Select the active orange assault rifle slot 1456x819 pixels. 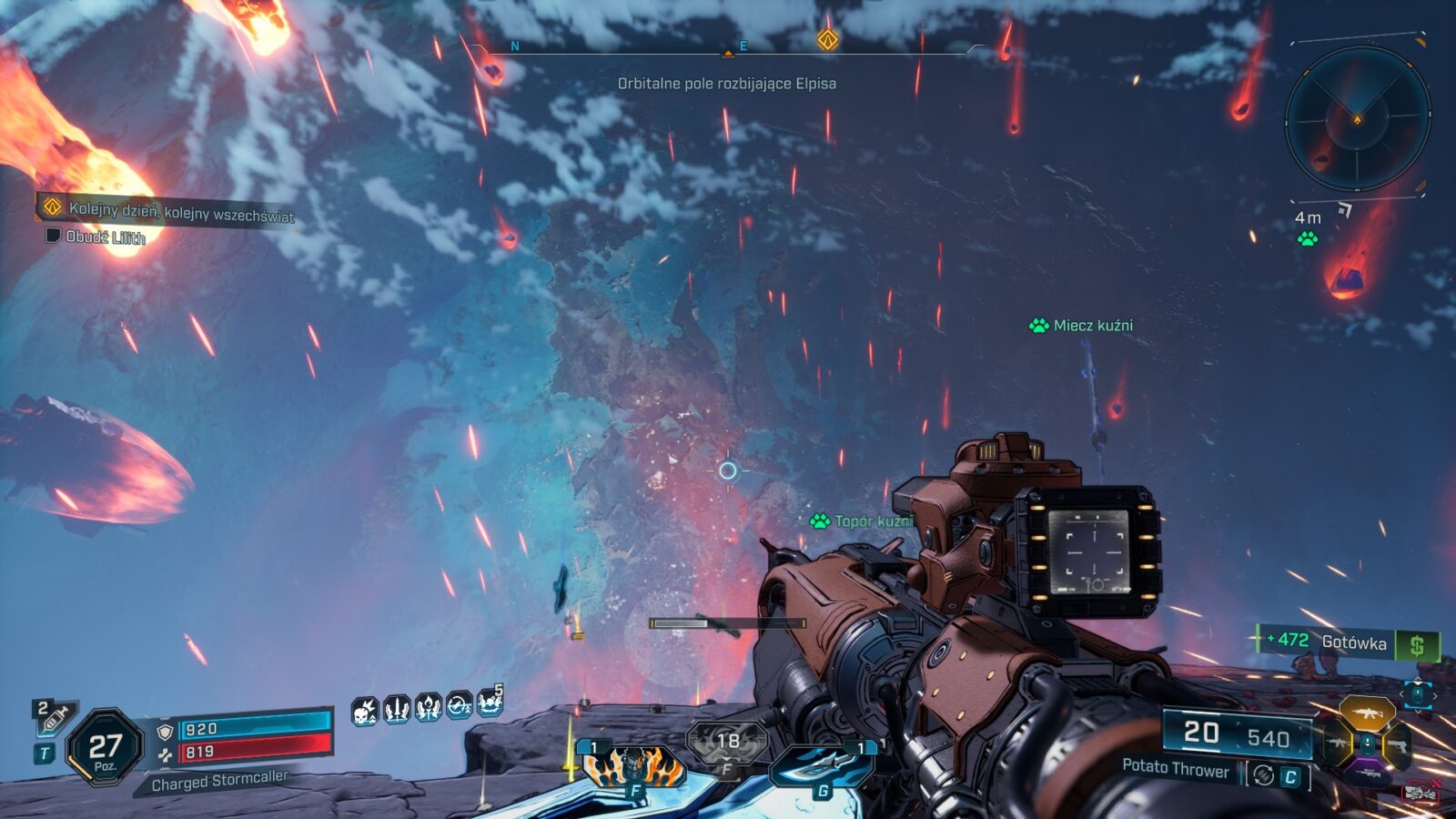1367,713
